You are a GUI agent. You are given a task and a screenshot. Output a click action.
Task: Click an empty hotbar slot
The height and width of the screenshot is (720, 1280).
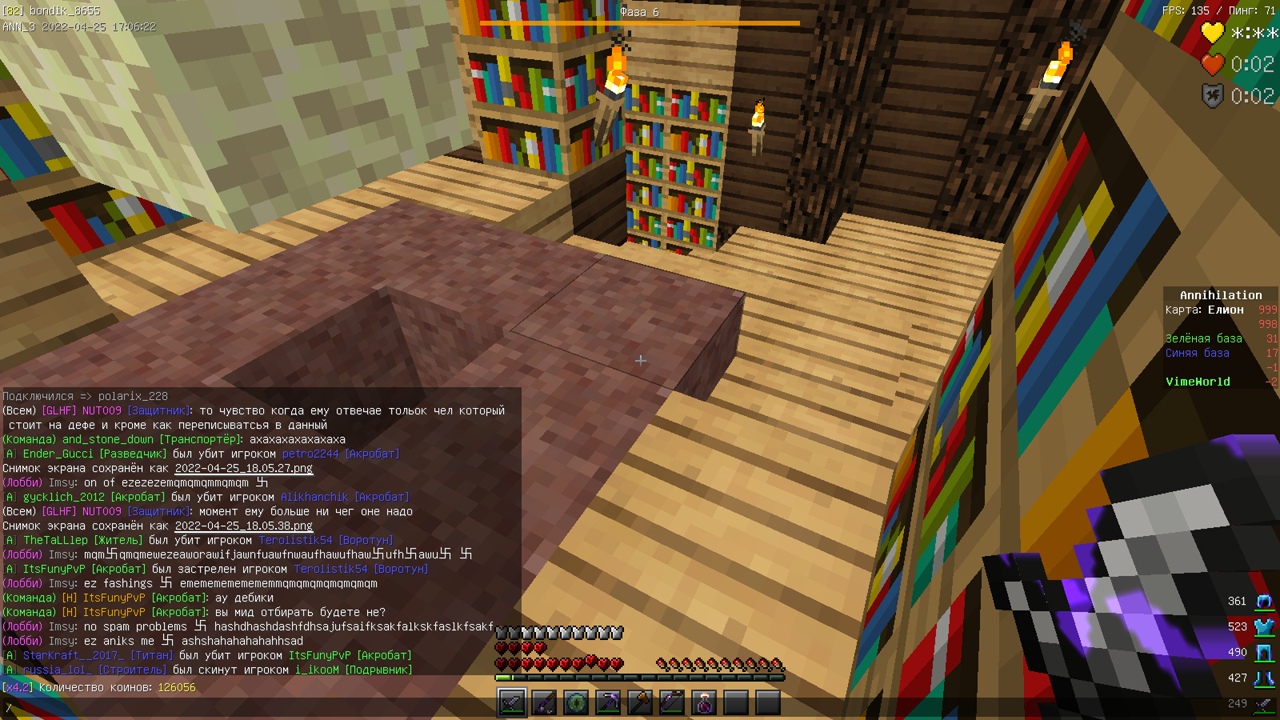click(x=736, y=703)
